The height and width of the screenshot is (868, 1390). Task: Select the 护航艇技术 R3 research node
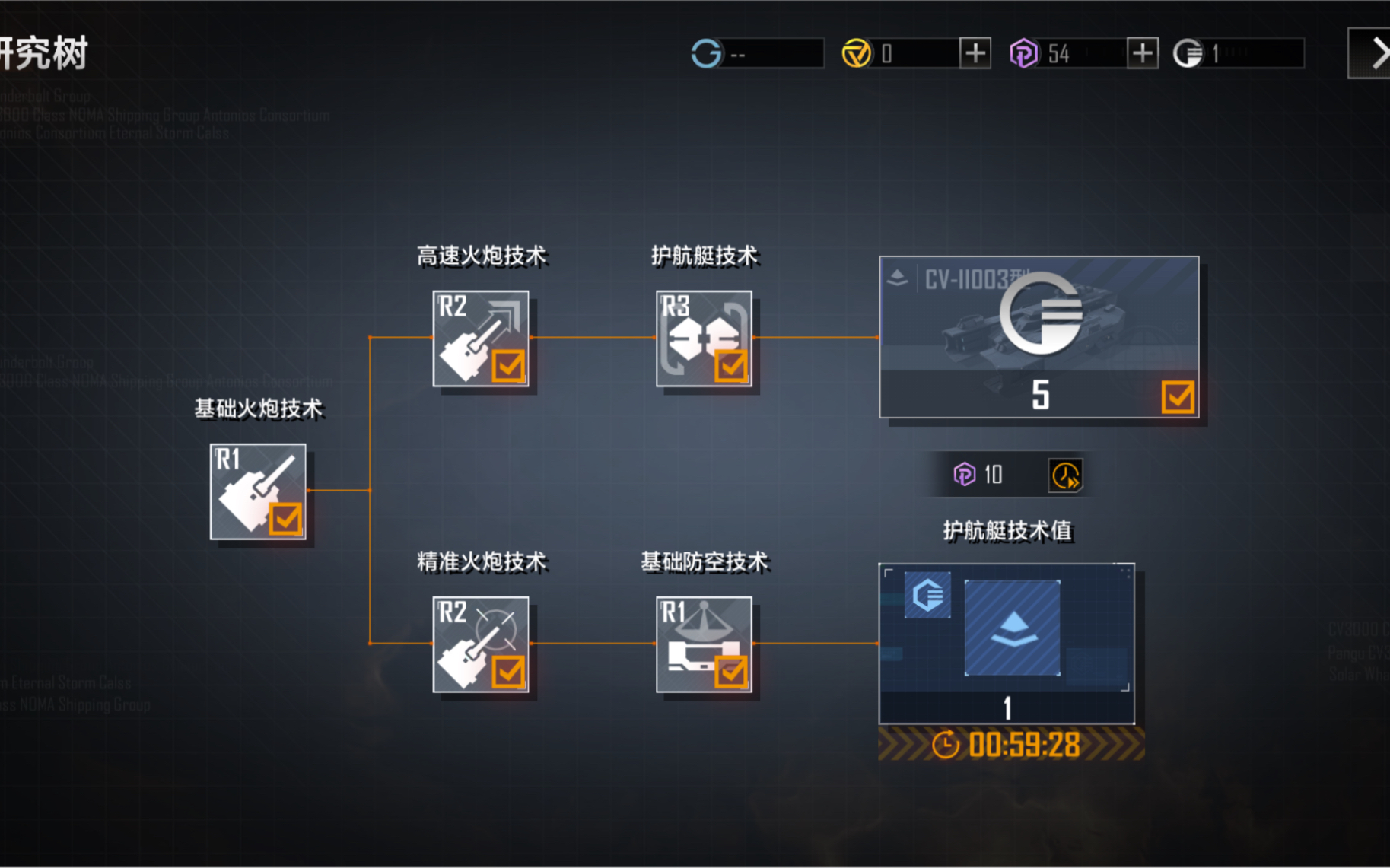click(x=704, y=339)
